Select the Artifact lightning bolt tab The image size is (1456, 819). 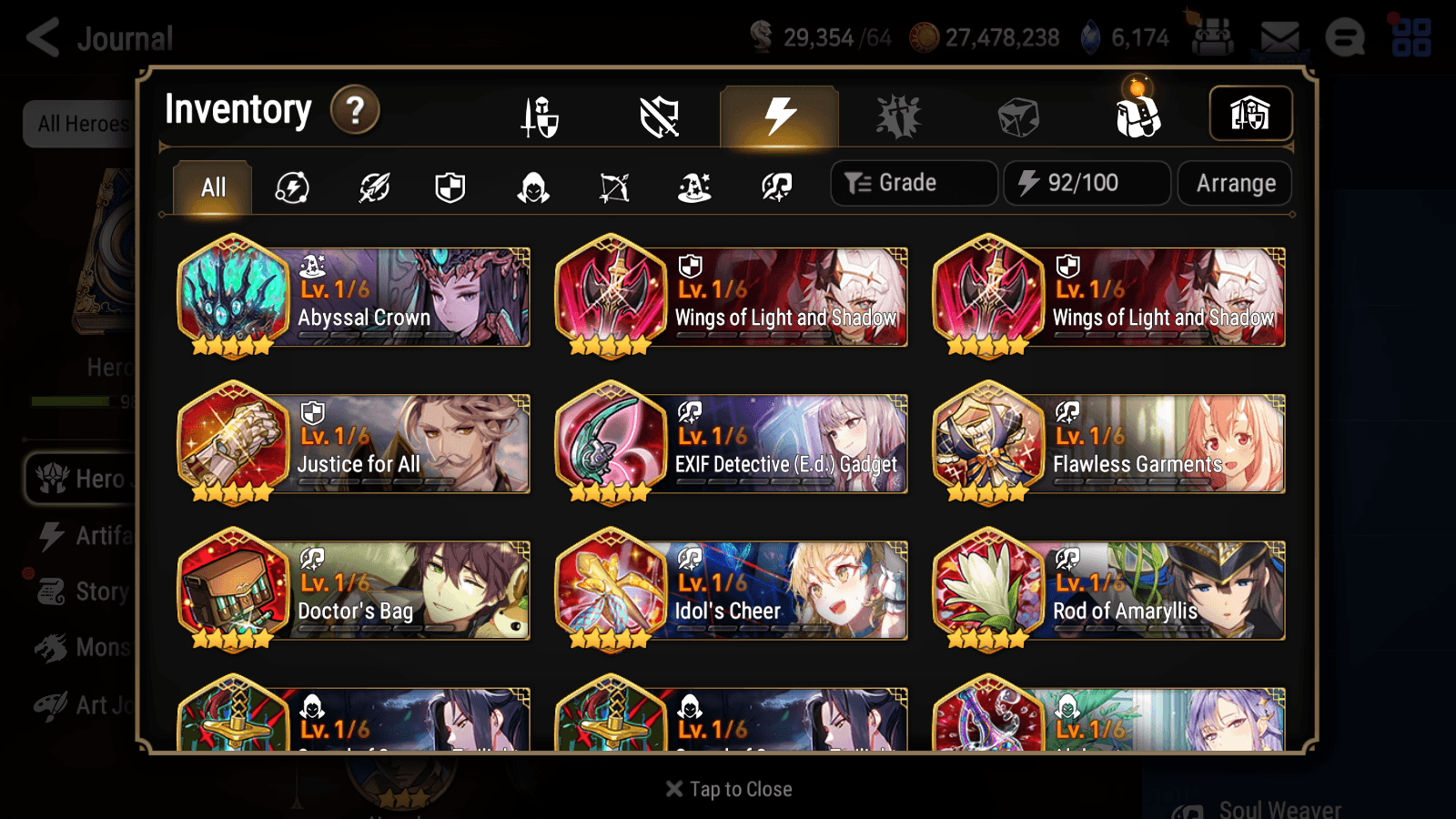[778, 114]
